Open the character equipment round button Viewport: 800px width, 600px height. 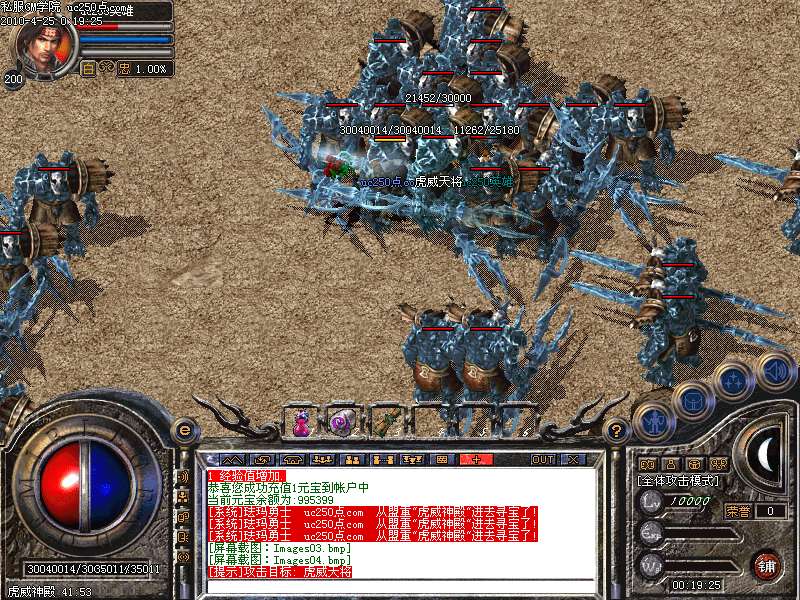click(652, 422)
